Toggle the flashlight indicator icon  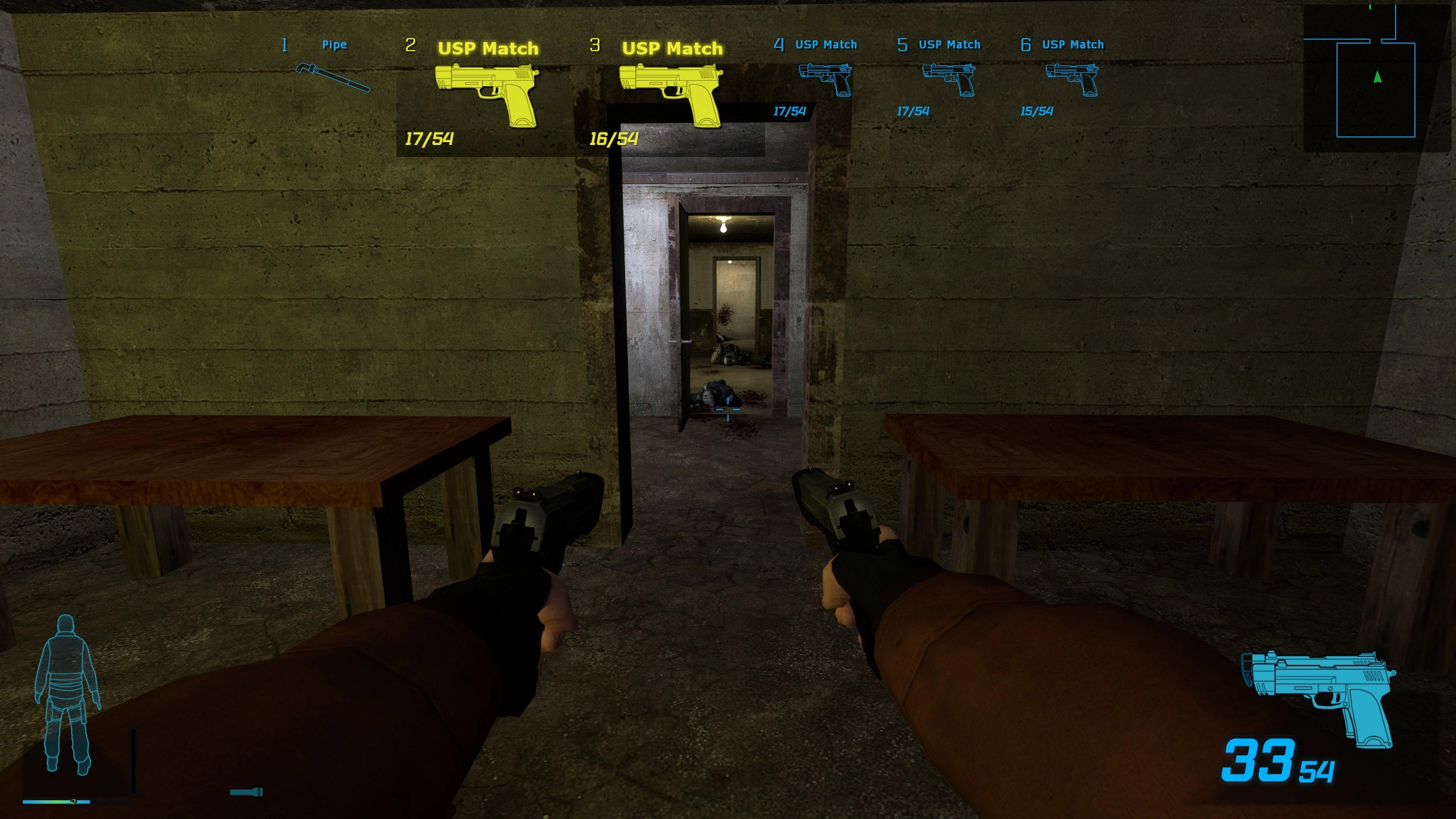[x=246, y=792]
